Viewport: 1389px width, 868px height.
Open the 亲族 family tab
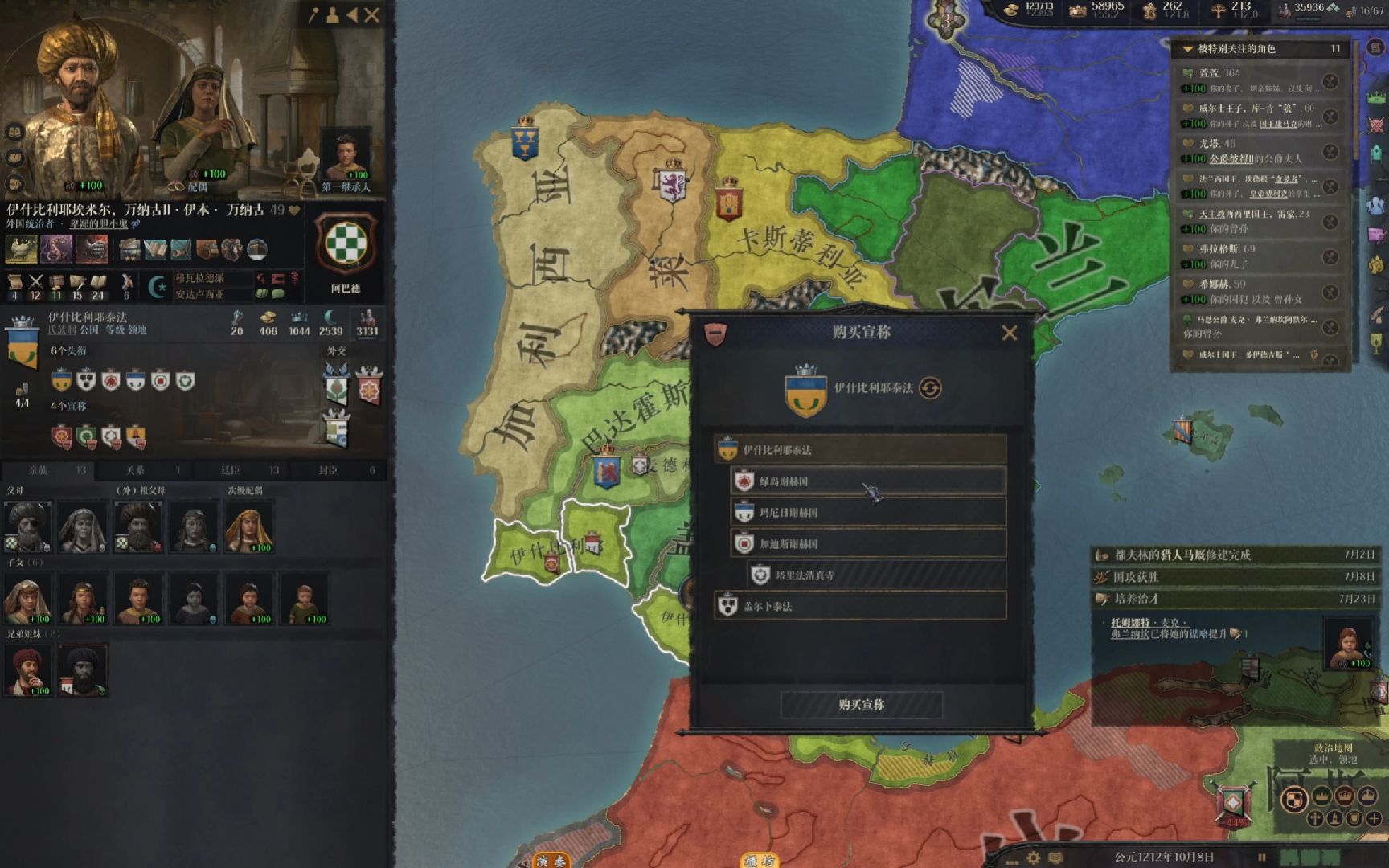coord(48,470)
